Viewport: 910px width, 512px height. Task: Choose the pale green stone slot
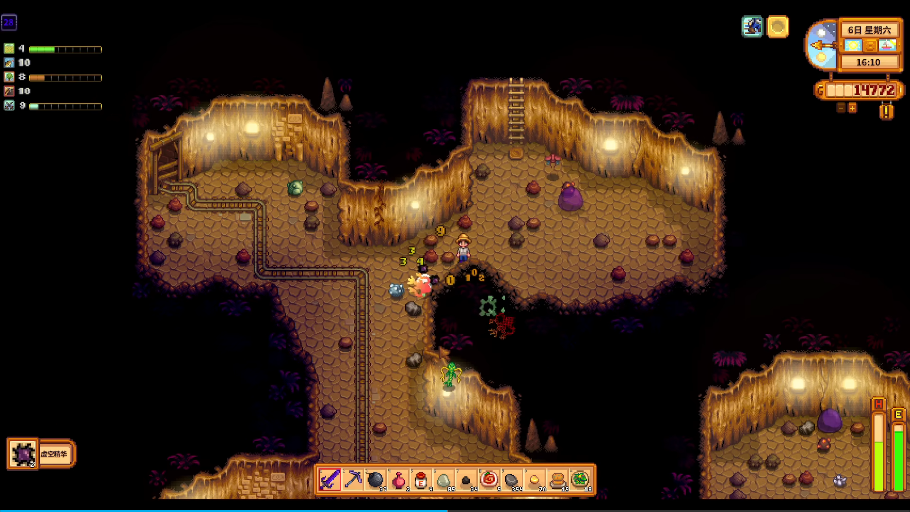444,480
